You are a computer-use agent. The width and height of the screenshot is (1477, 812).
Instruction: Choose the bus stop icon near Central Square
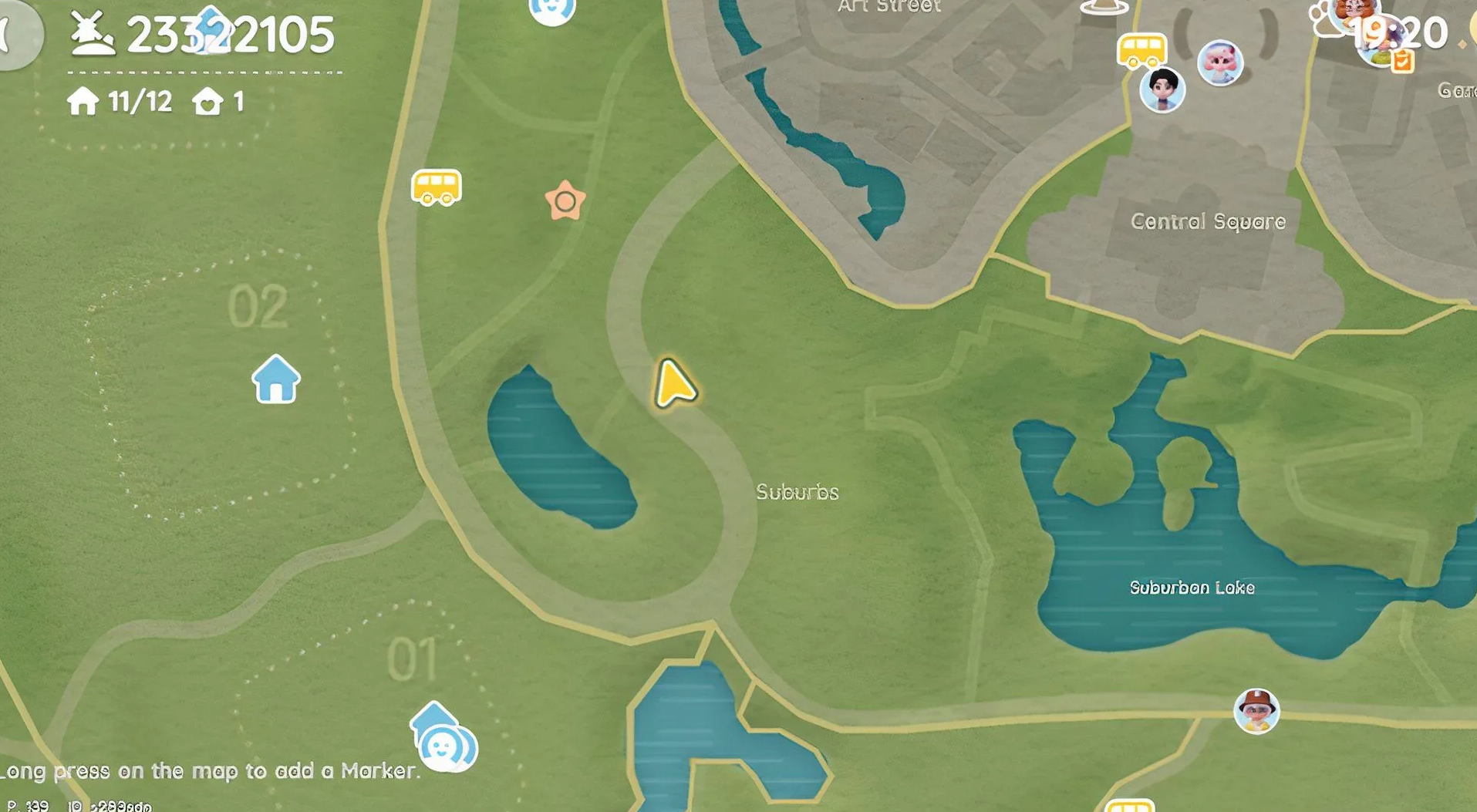1141,51
